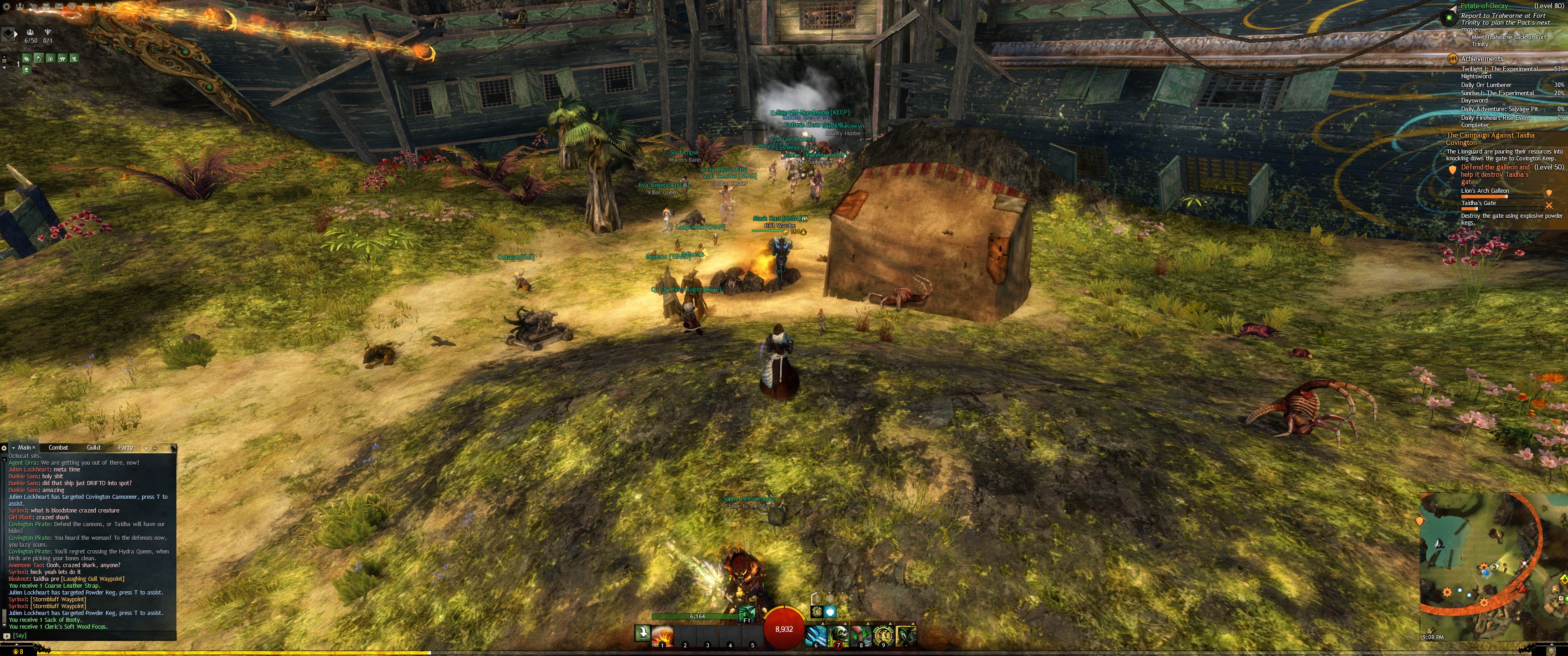The height and width of the screenshot is (656, 1568).
Task: Activate the worm utility skill in slot 8
Action: coord(861,636)
